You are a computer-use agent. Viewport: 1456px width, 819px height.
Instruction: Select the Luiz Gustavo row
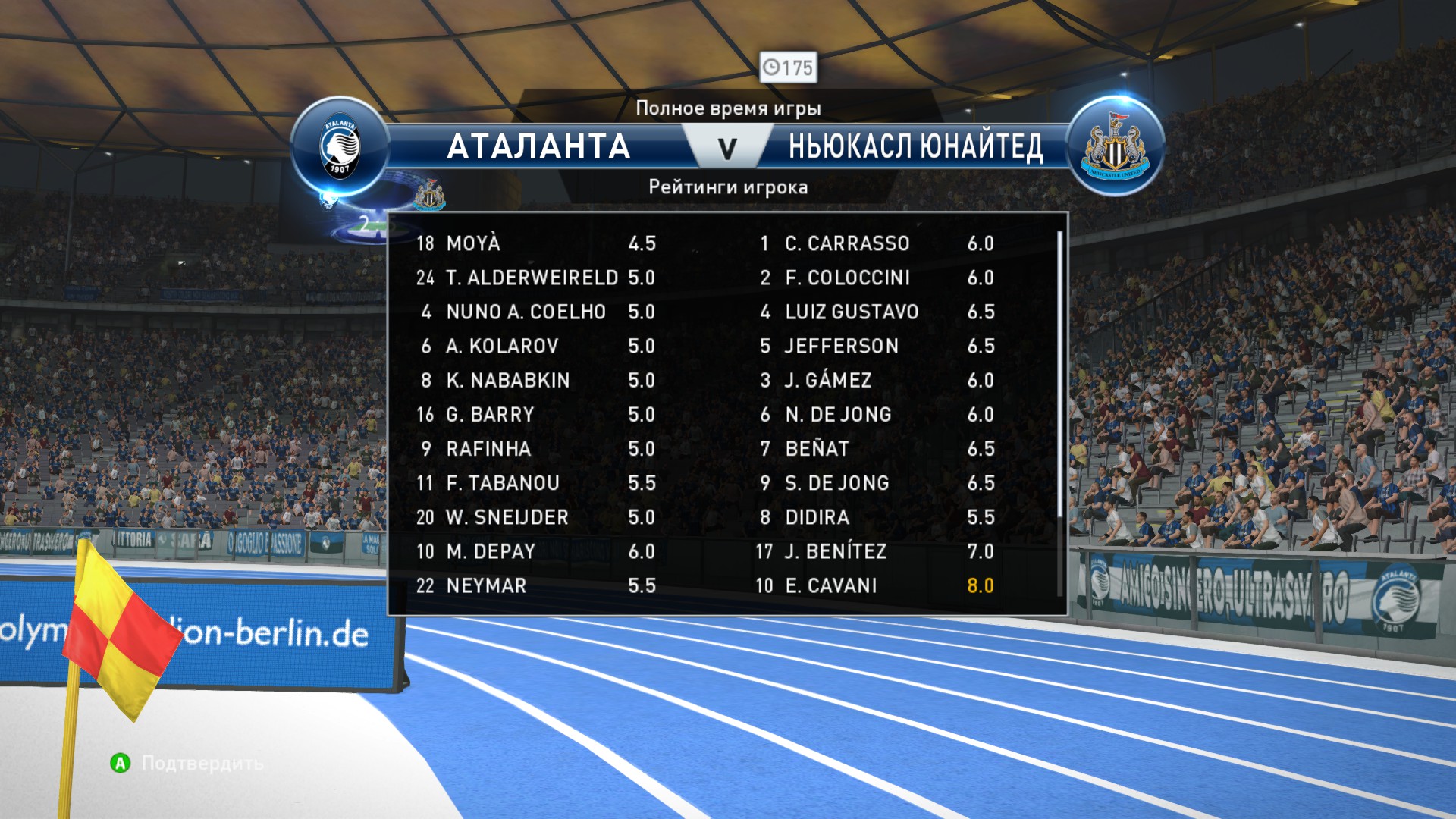coord(876,312)
